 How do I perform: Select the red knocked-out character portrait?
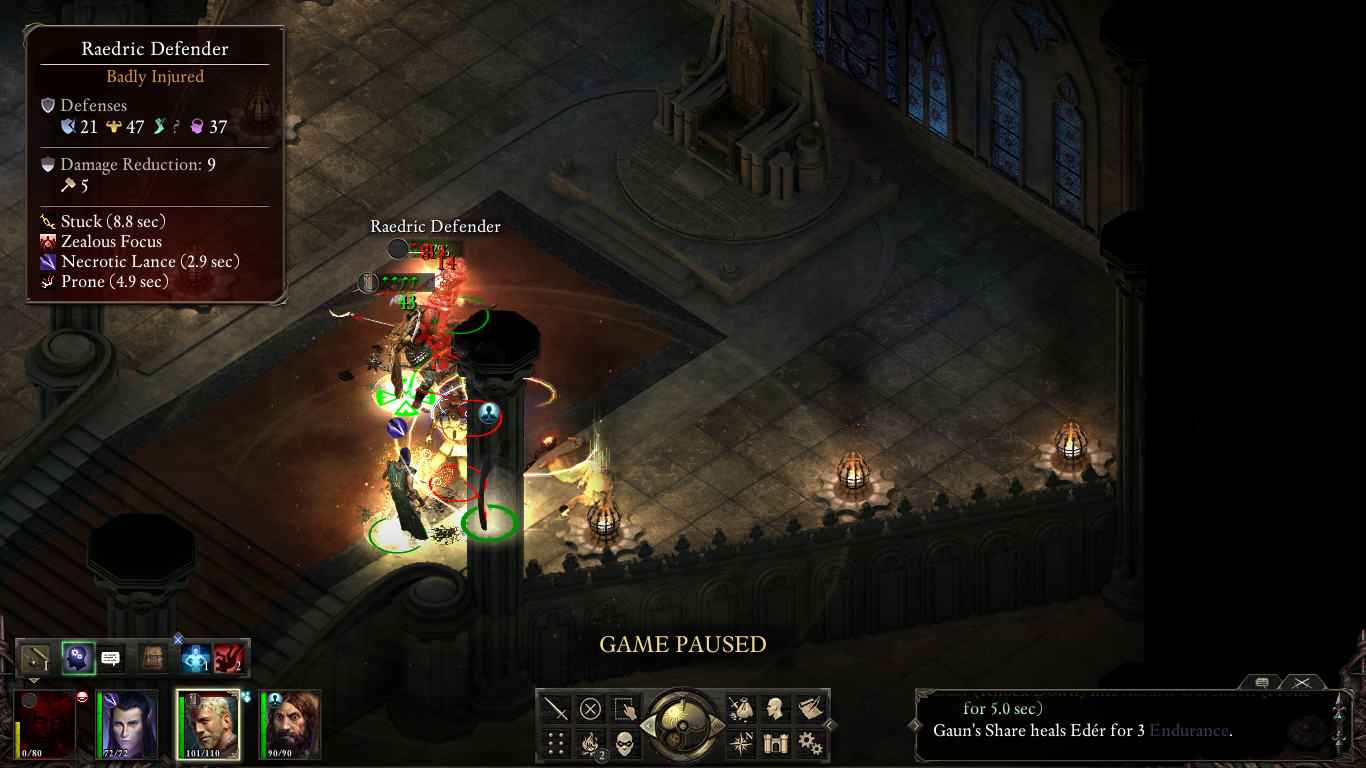46,722
